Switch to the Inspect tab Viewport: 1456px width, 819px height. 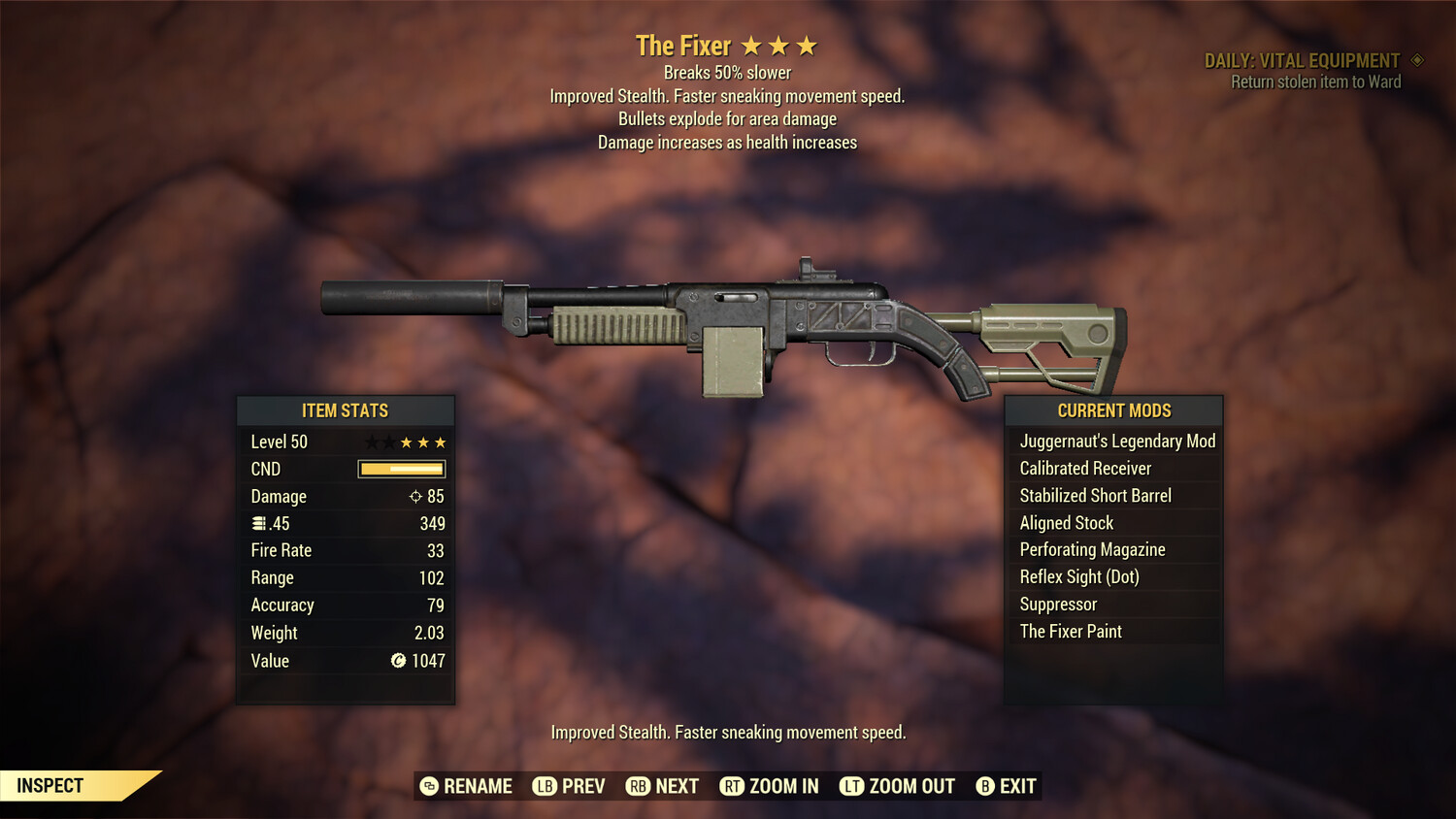coord(50,785)
